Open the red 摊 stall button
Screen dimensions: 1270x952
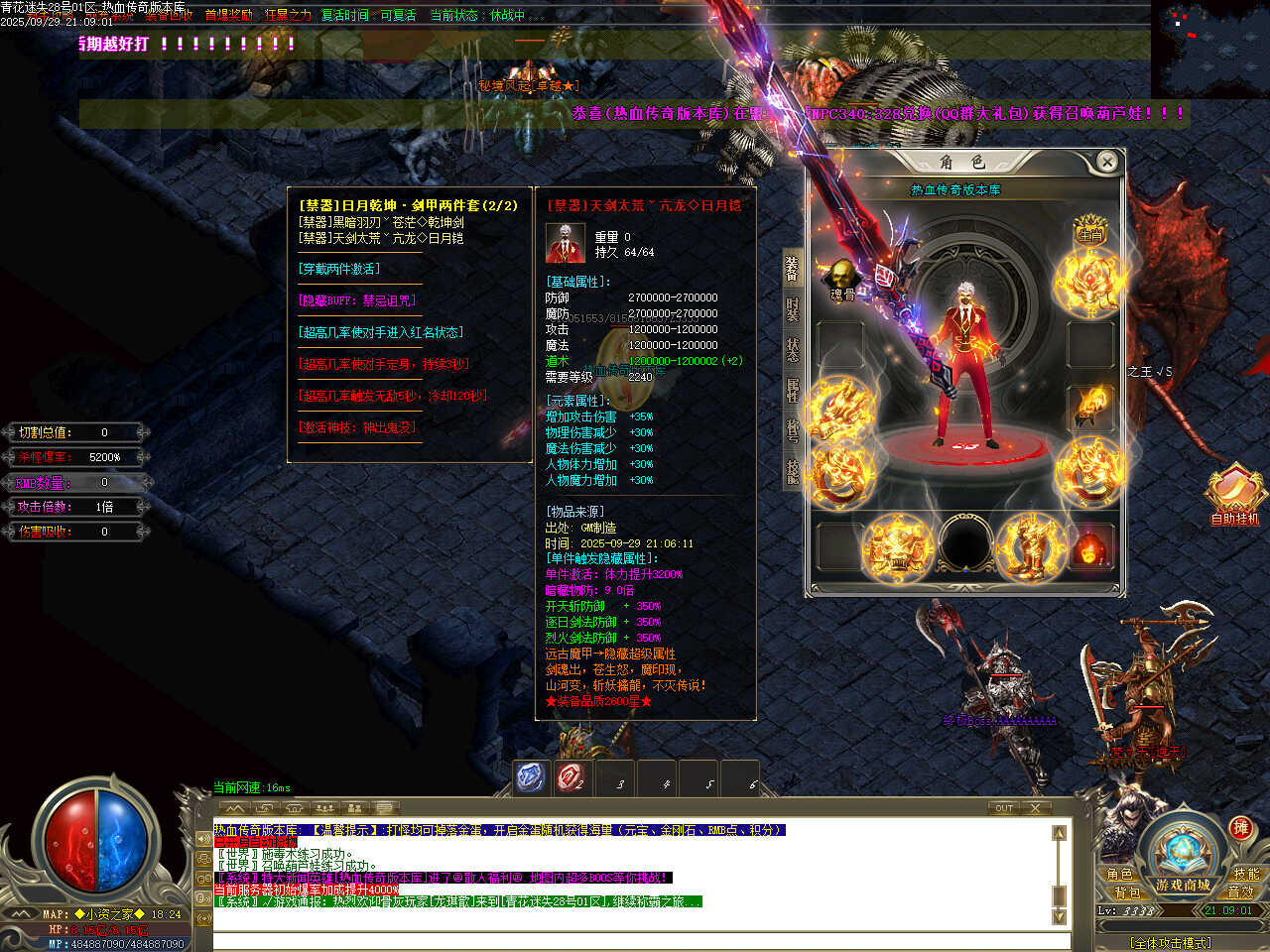[1240, 828]
